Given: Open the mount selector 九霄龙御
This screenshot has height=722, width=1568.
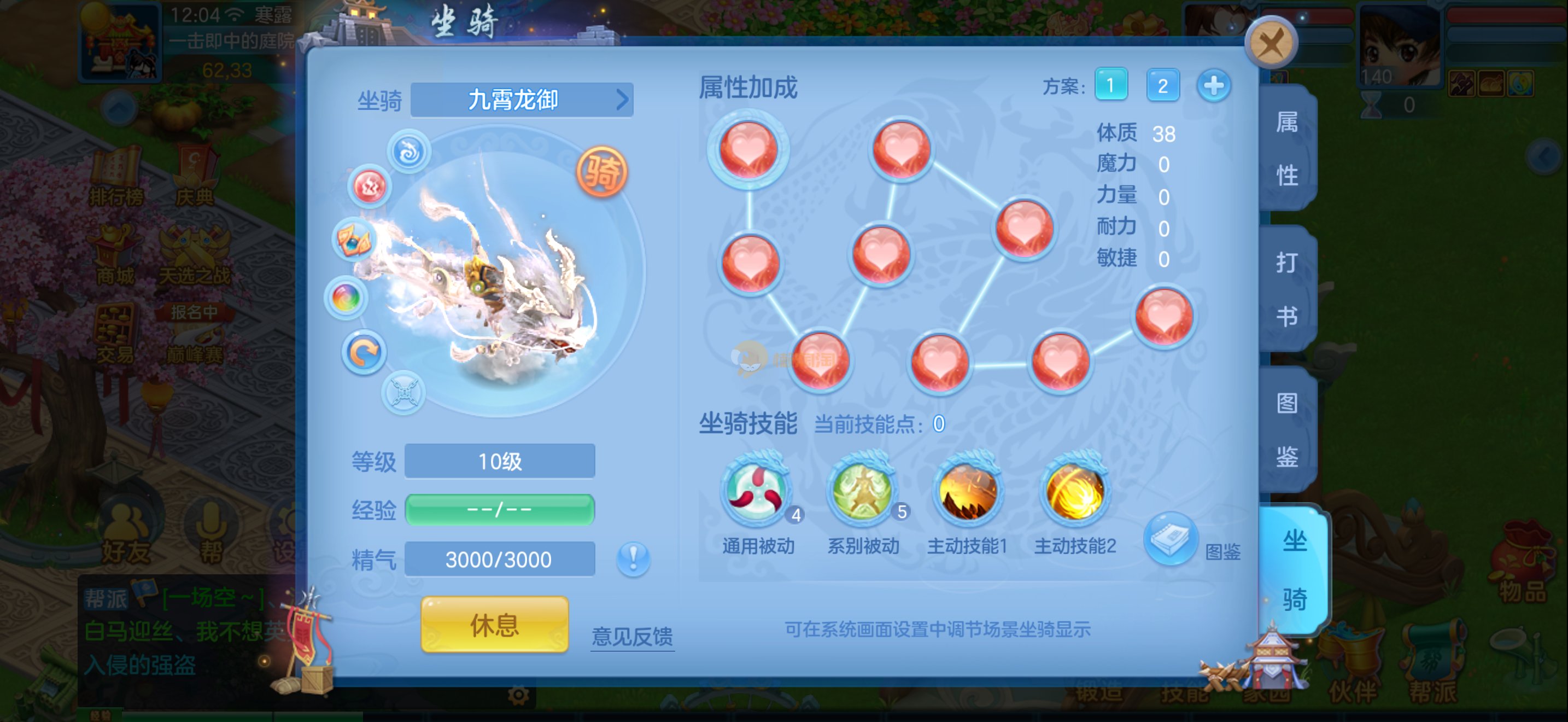Looking at the screenshot, I should pos(522,100).
